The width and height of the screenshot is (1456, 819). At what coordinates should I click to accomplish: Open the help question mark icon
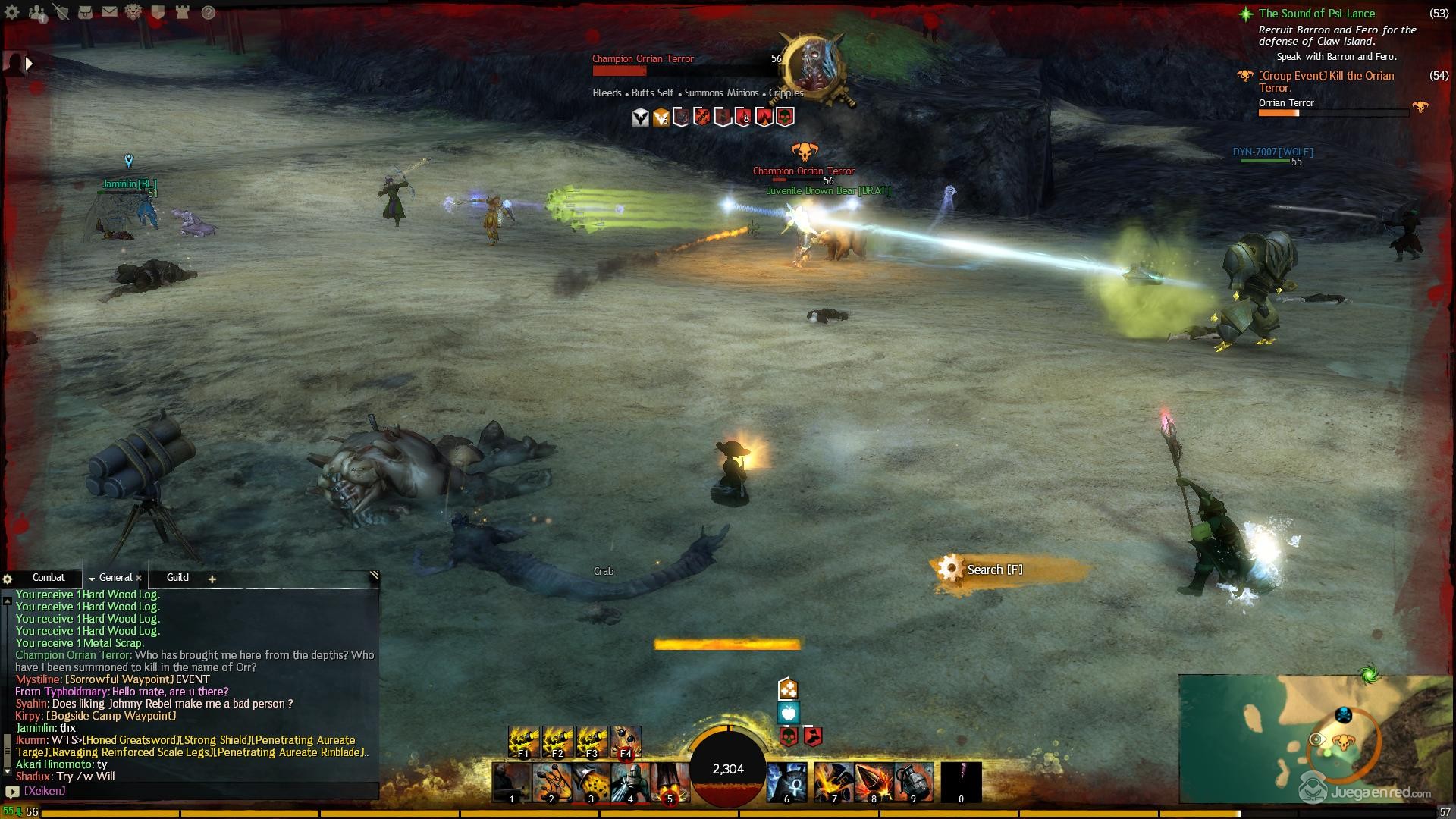point(208,12)
